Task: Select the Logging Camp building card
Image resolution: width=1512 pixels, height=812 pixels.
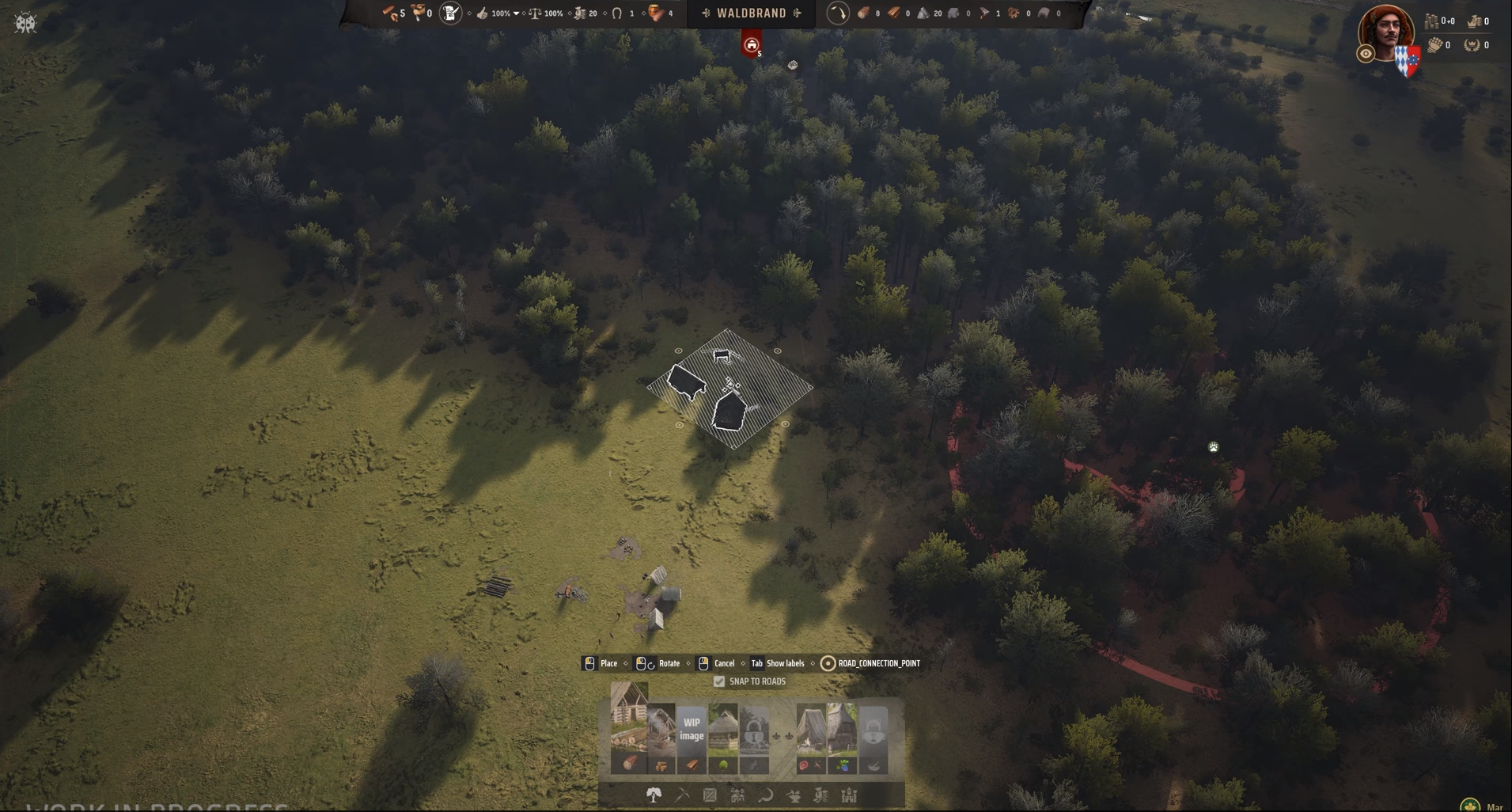Action: [x=629, y=728]
